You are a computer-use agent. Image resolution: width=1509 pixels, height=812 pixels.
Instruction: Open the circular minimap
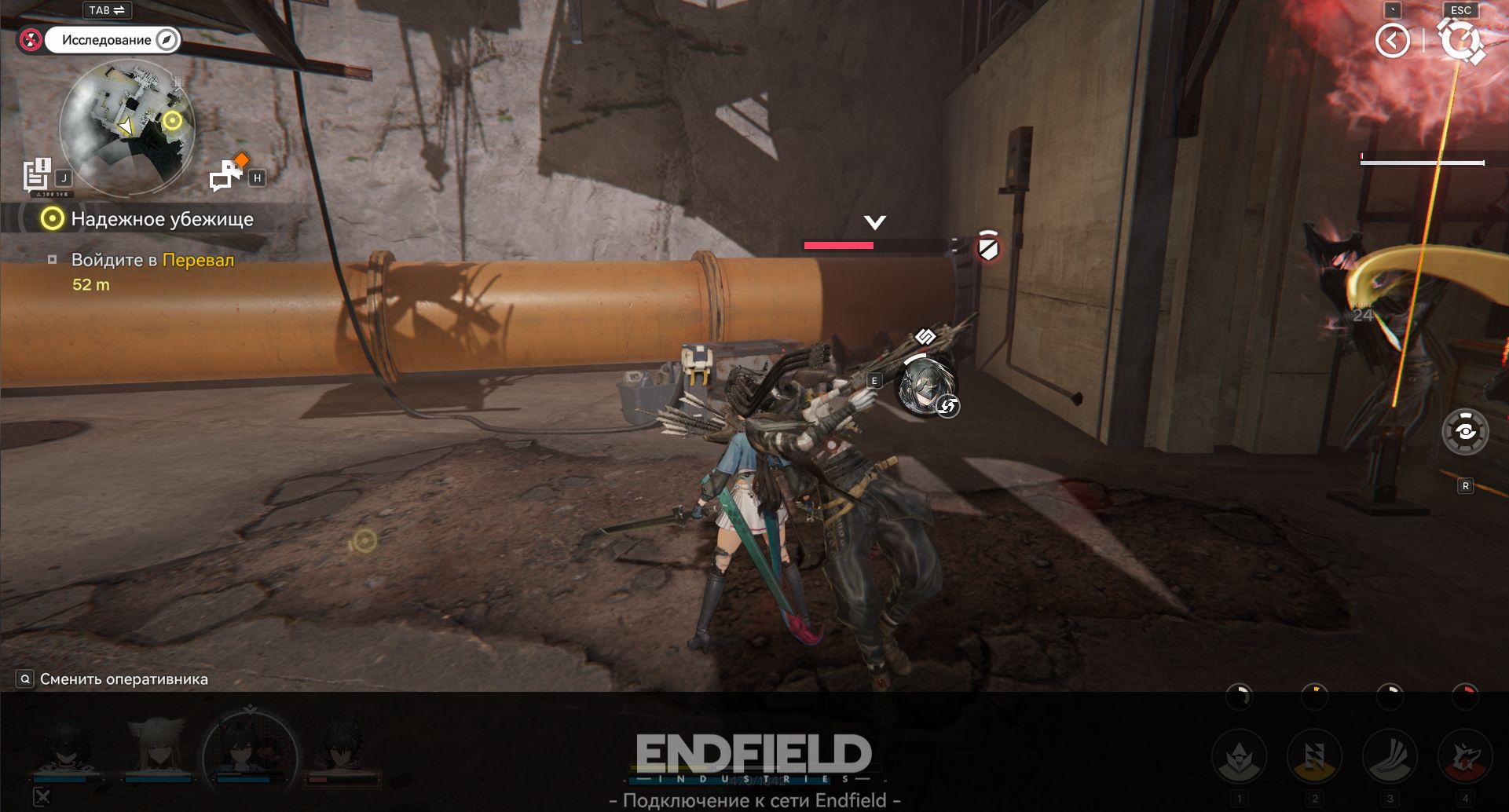coord(127,127)
